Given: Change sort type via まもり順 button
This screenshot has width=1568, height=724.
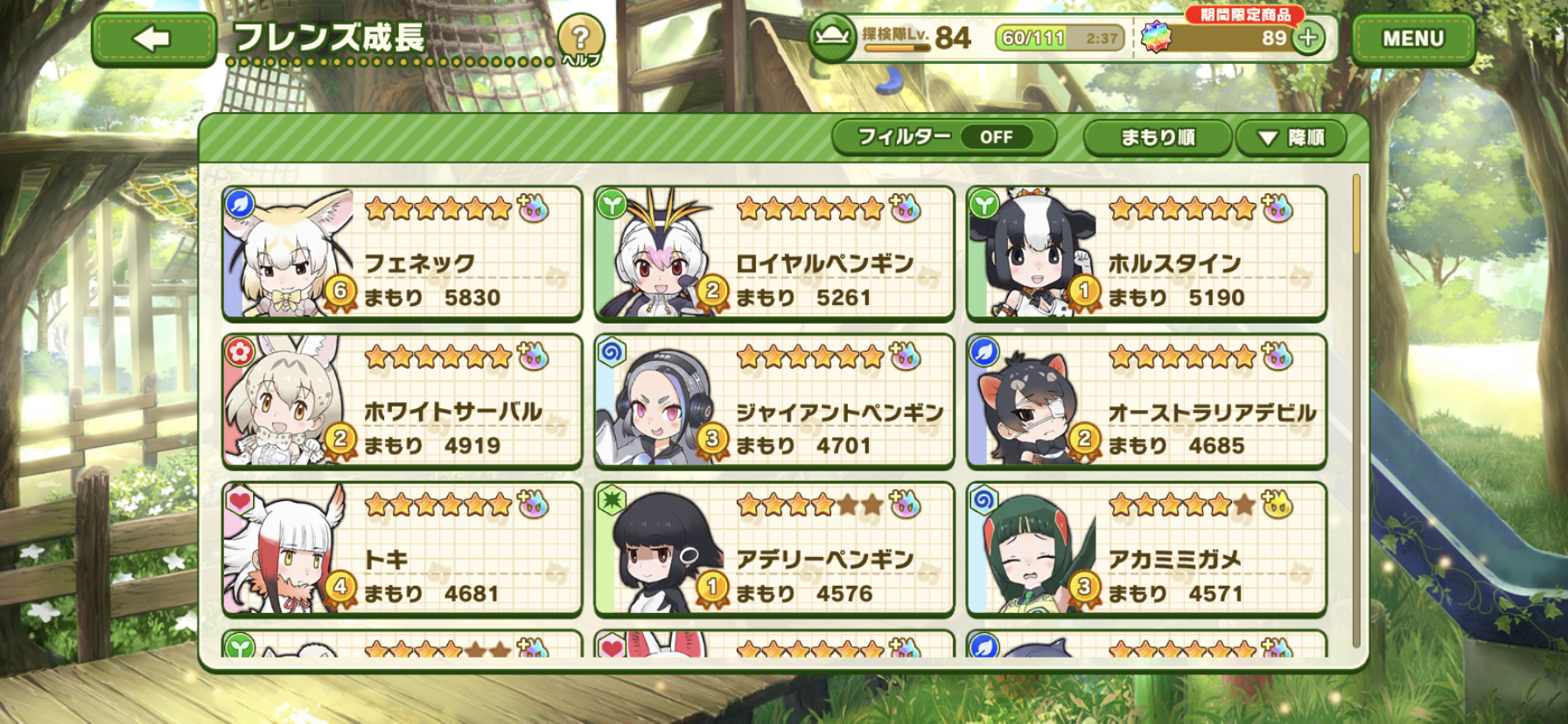Looking at the screenshot, I should pos(1157,137).
